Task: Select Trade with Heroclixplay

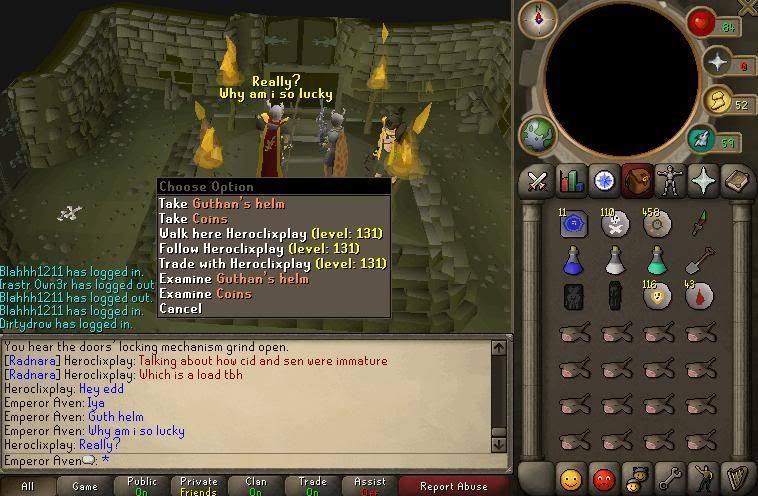Action: tap(272, 263)
